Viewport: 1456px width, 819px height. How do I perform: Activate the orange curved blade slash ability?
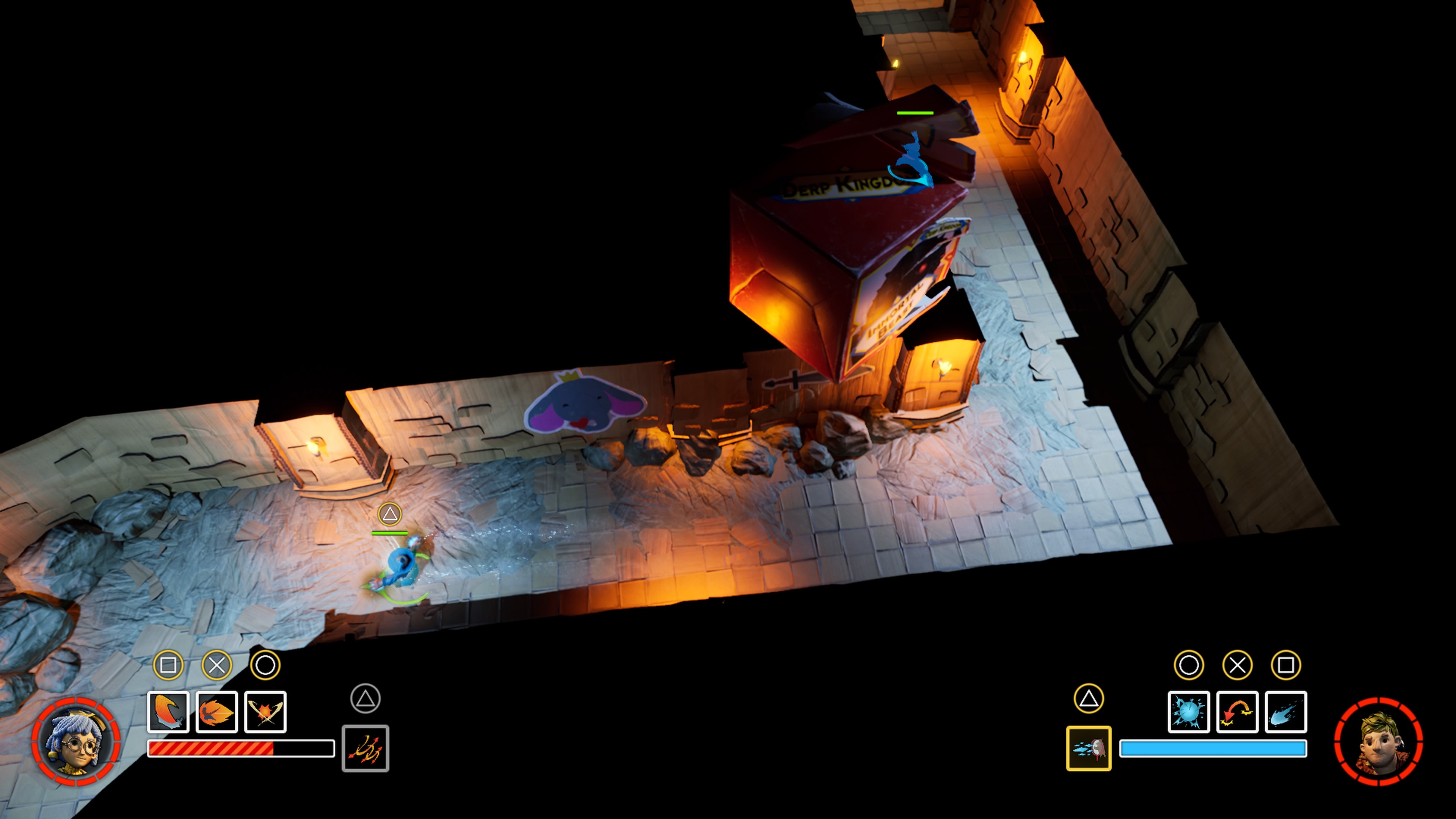coord(168,712)
